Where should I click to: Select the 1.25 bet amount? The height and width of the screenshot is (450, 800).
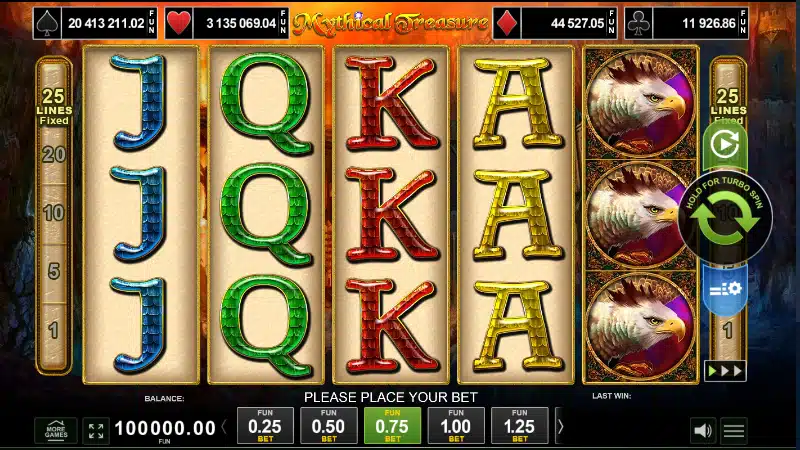[520, 426]
